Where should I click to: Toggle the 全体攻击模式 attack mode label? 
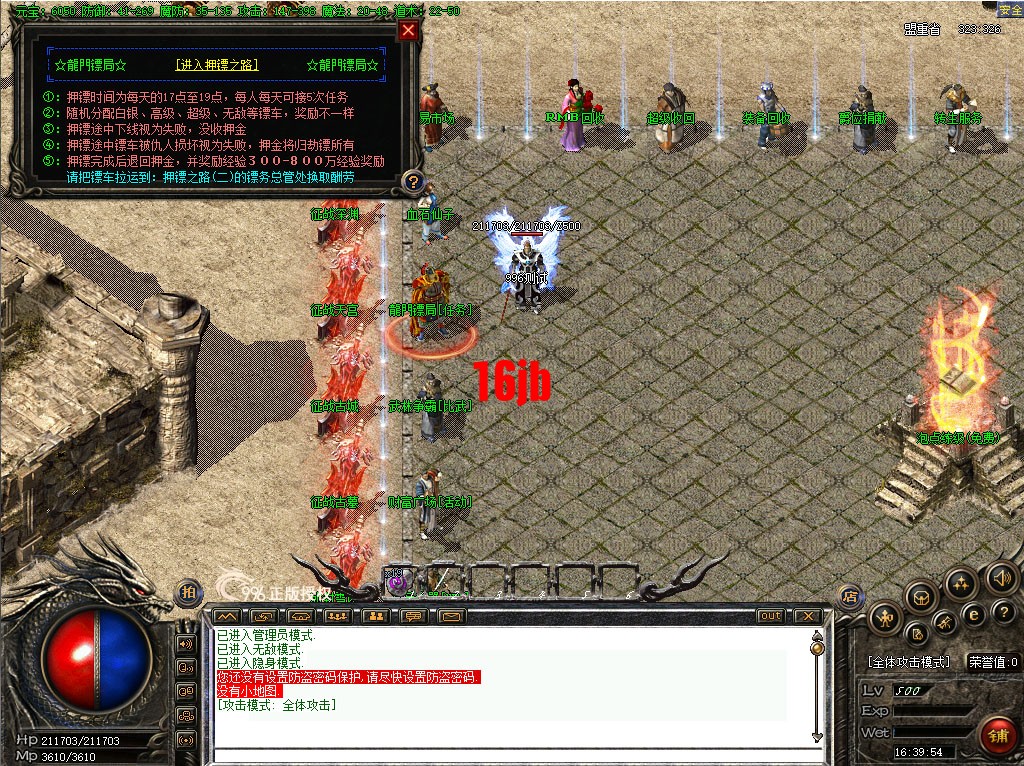coord(907,662)
